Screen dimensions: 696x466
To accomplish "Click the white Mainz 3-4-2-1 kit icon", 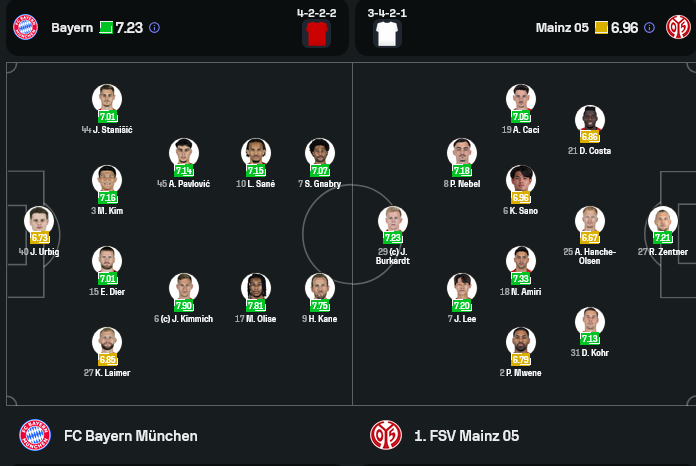I will point(387,34).
